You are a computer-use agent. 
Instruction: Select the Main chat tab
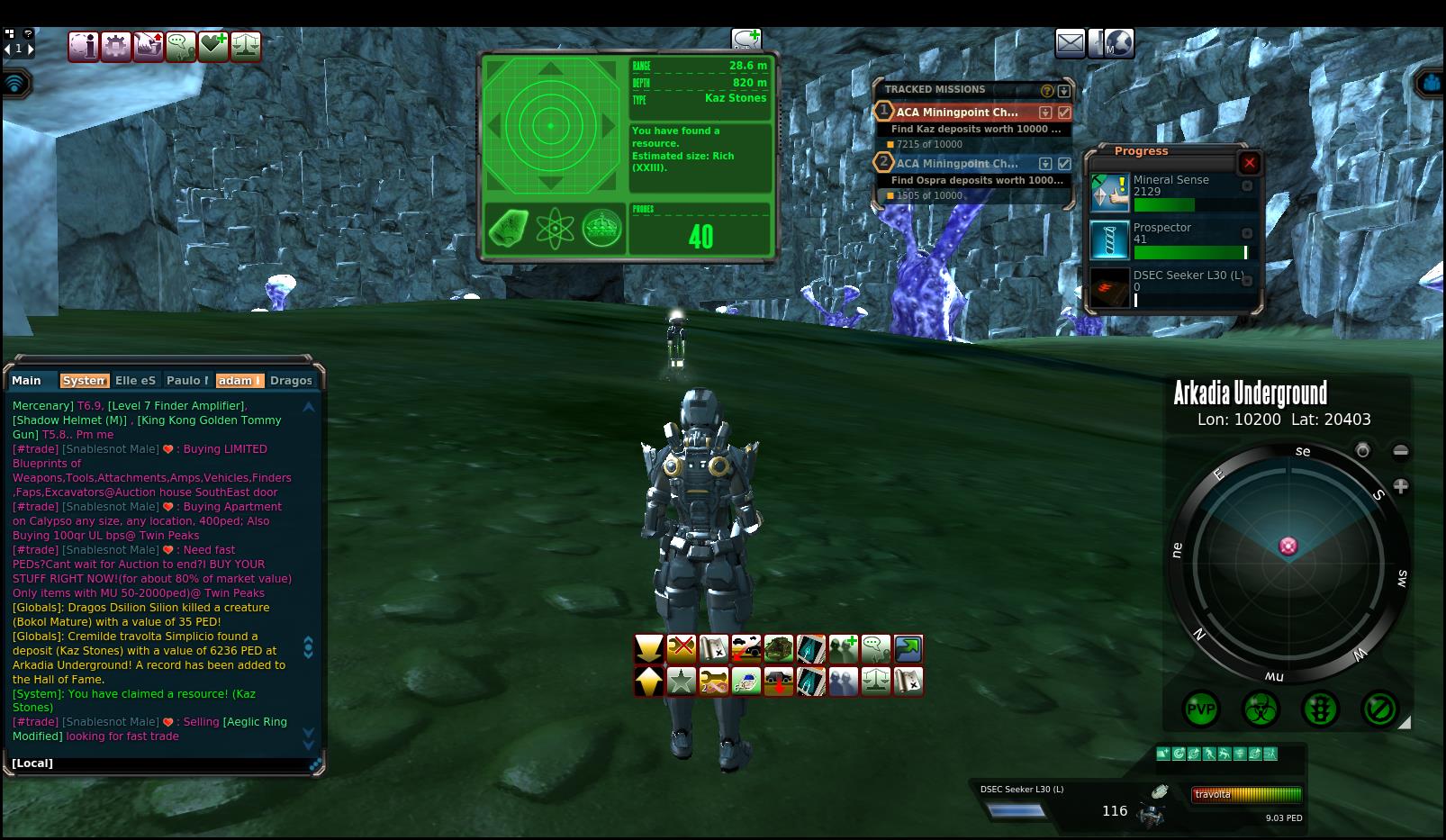27,381
